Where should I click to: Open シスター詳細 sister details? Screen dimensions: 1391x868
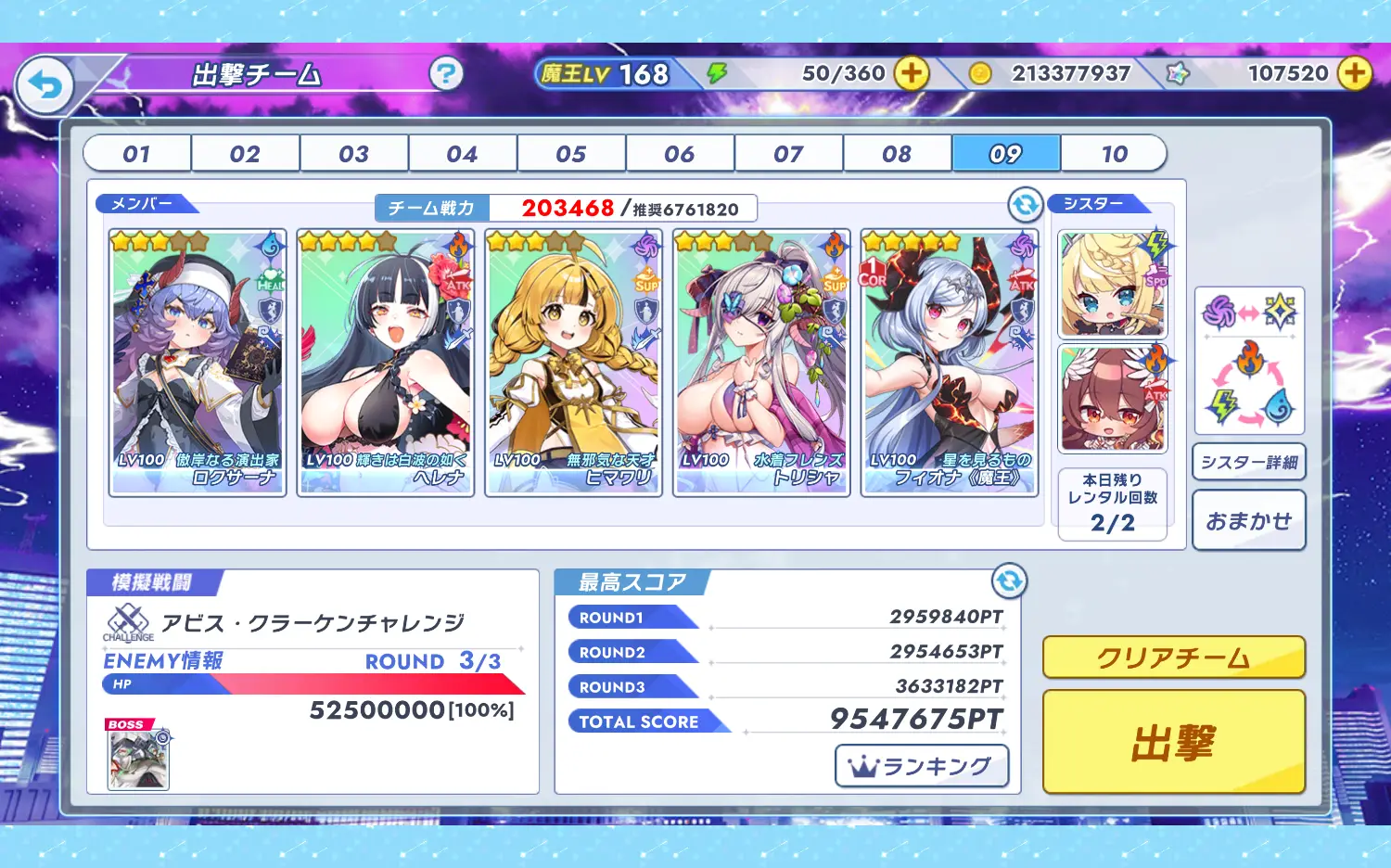[x=1249, y=462]
